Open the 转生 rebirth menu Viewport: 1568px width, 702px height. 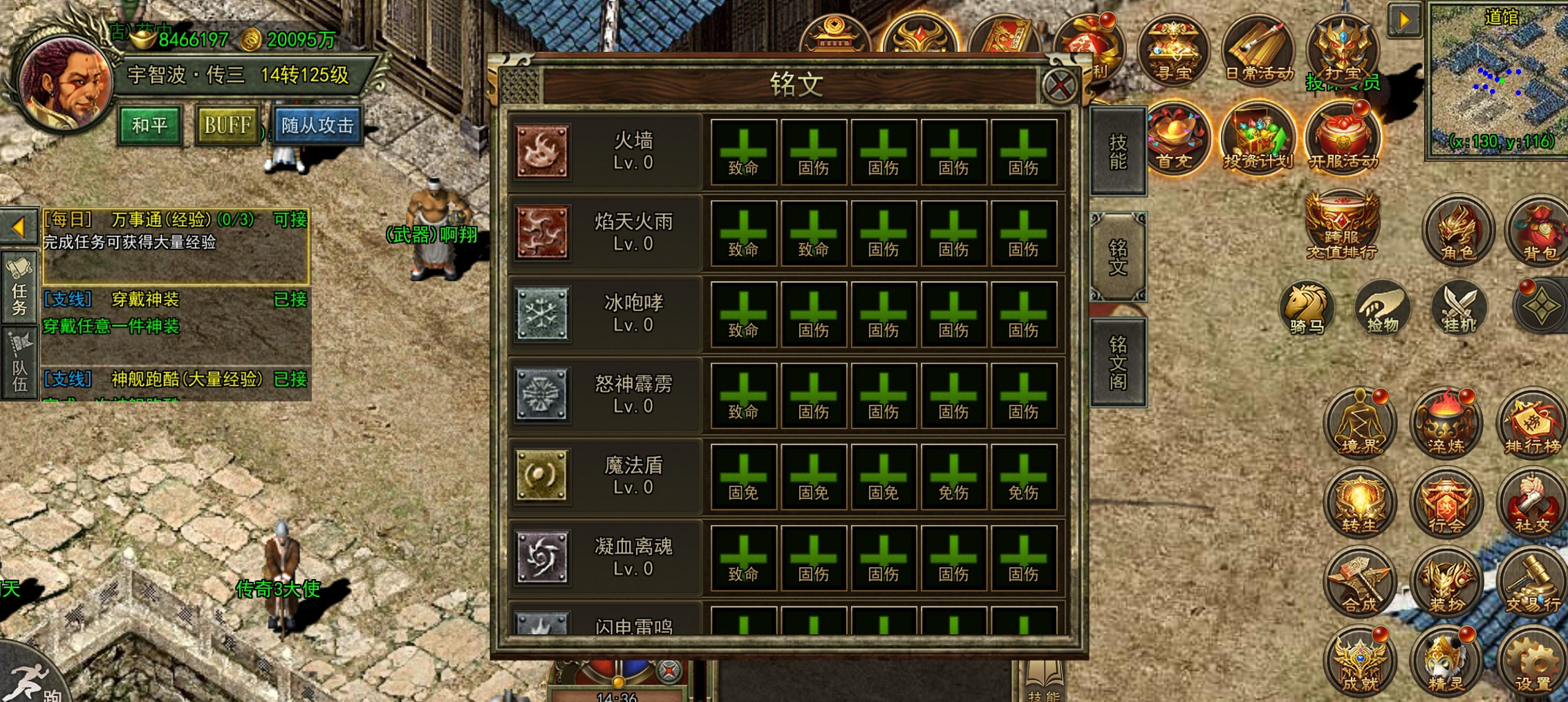tap(1359, 504)
